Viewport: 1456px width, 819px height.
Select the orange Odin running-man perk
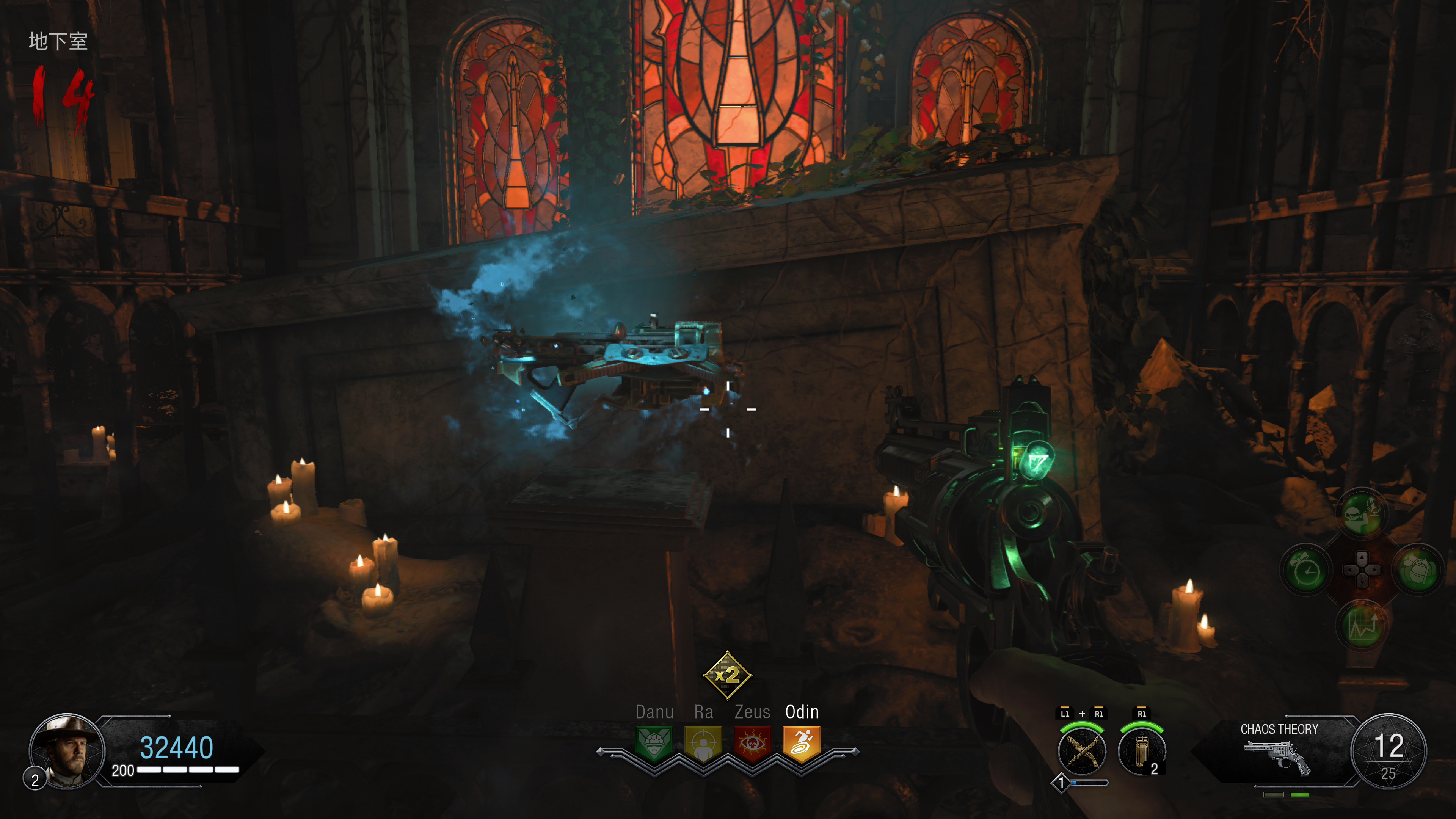pos(802,743)
